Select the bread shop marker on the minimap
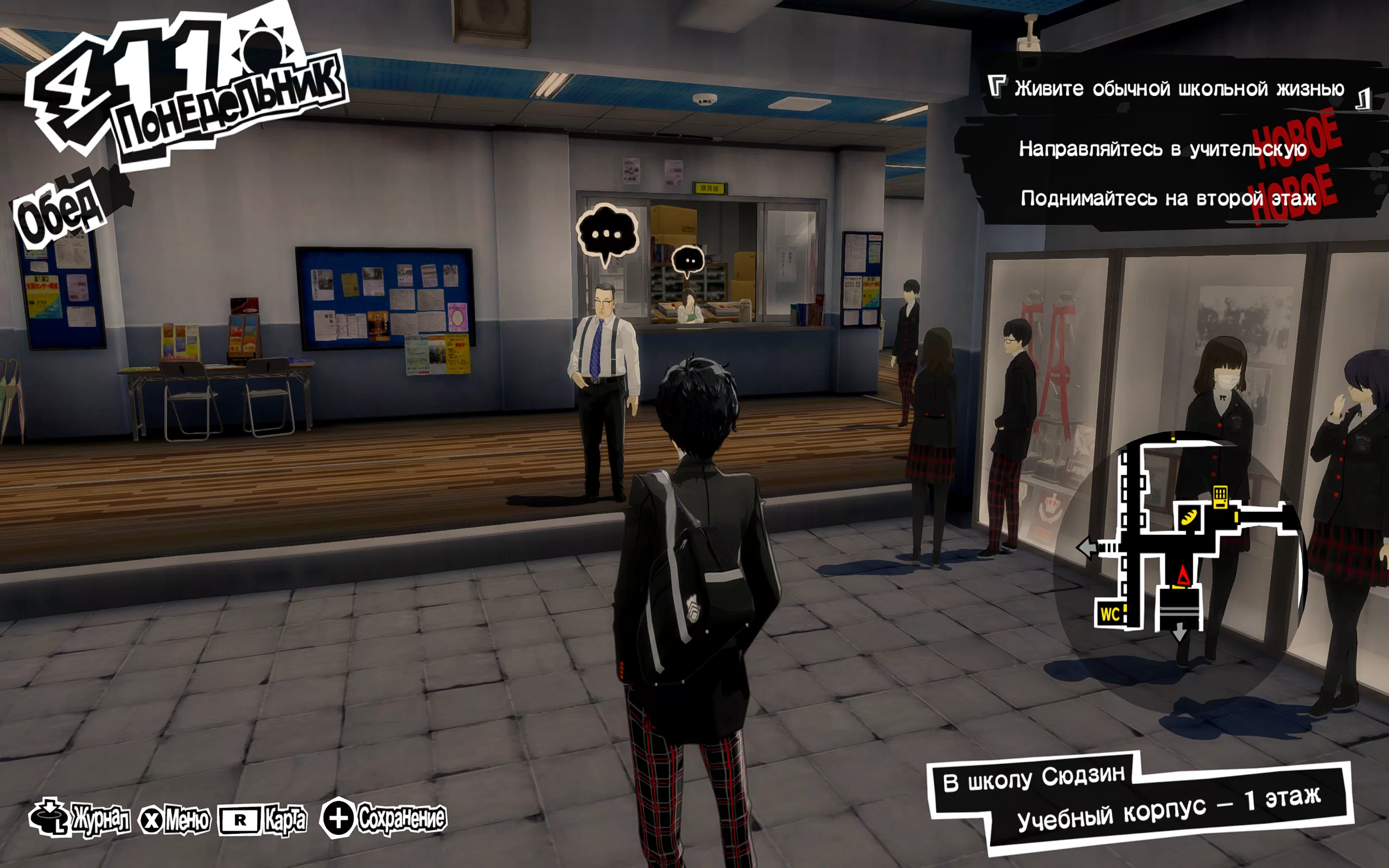 point(1189,517)
